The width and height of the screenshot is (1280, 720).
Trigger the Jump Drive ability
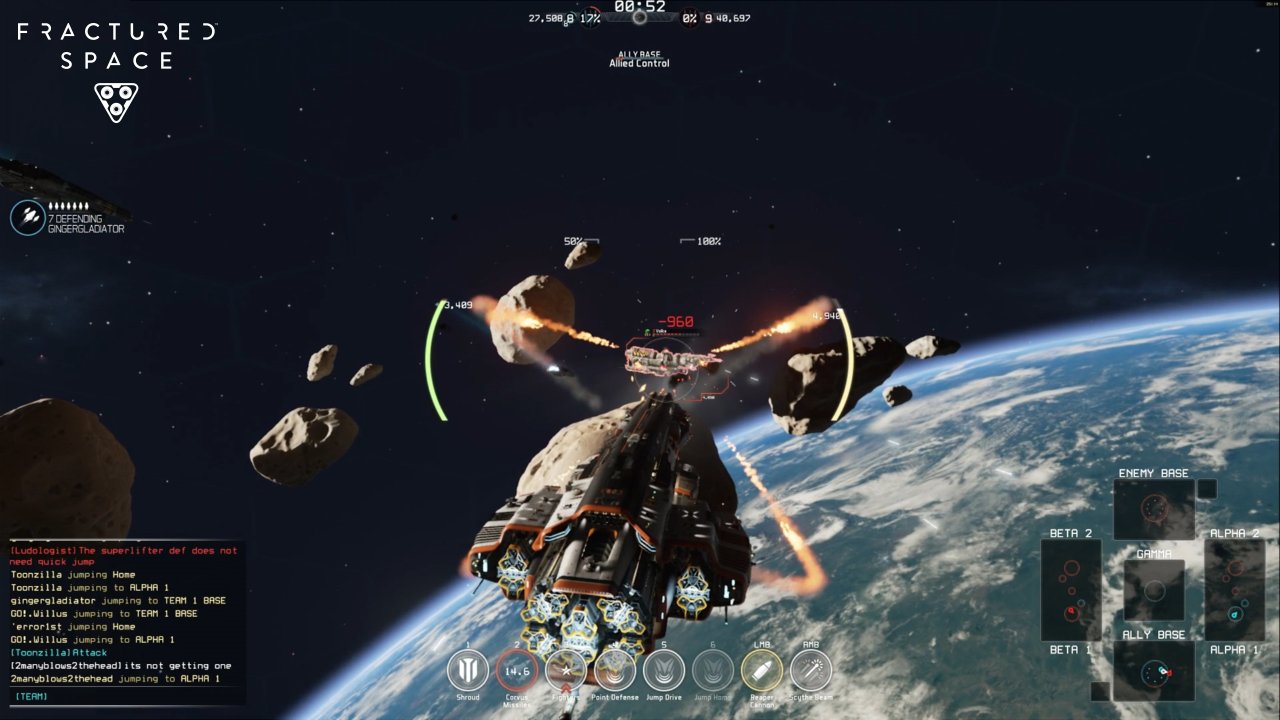(664, 670)
